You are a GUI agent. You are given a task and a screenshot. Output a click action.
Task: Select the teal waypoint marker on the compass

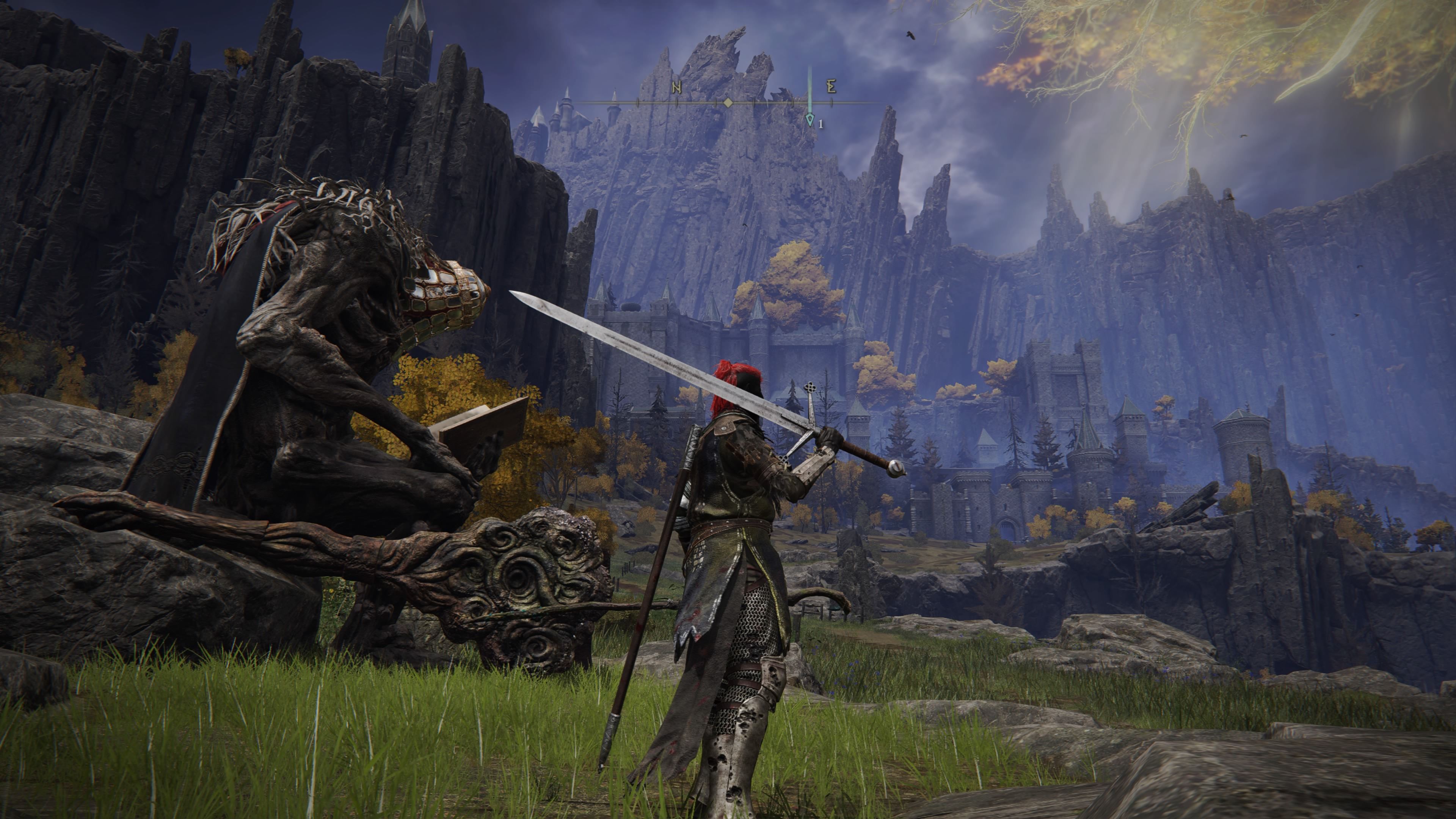pyautogui.click(x=810, y=119)
